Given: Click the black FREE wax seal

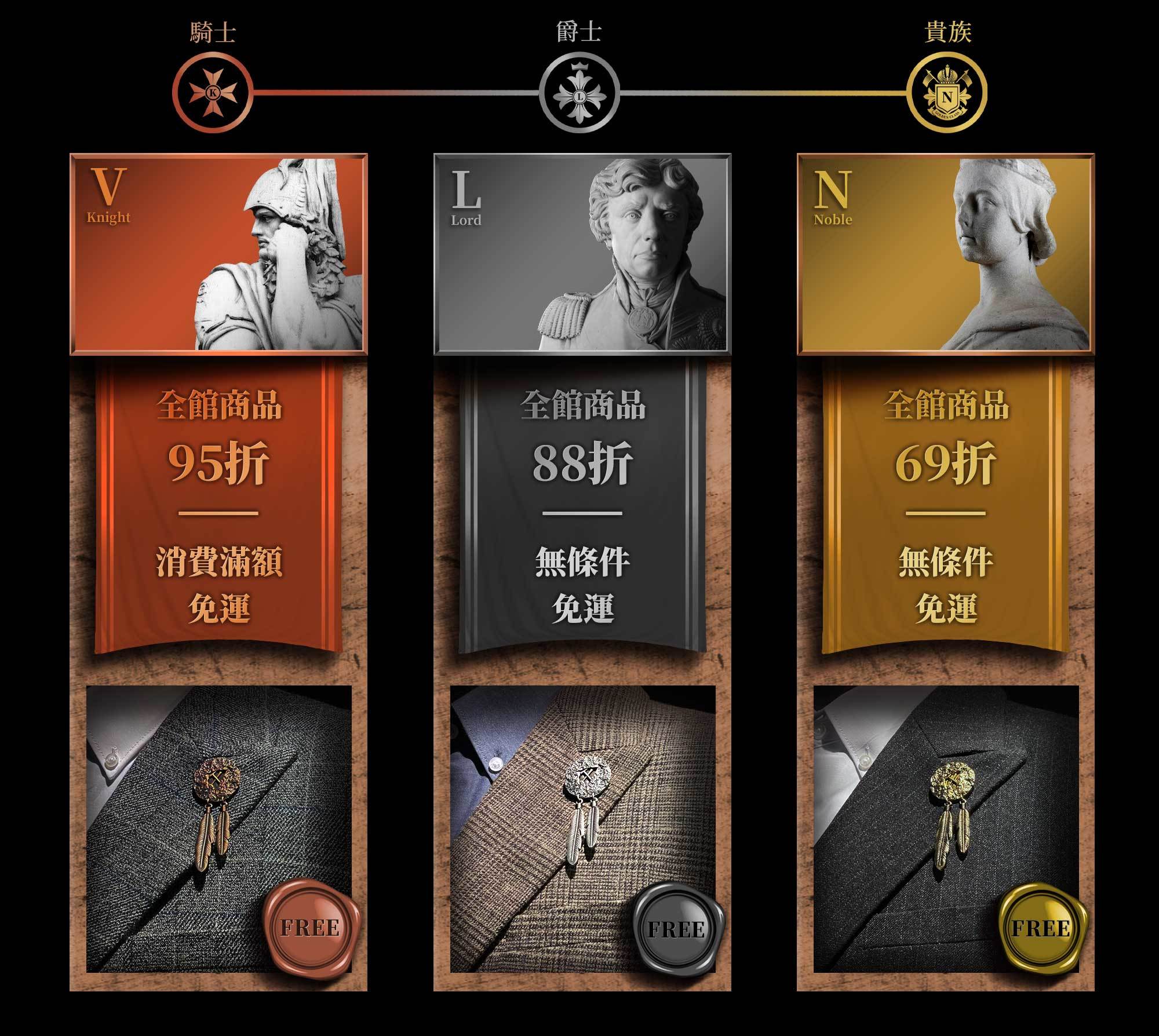Looking at the screenshot, I should [677, 929].
